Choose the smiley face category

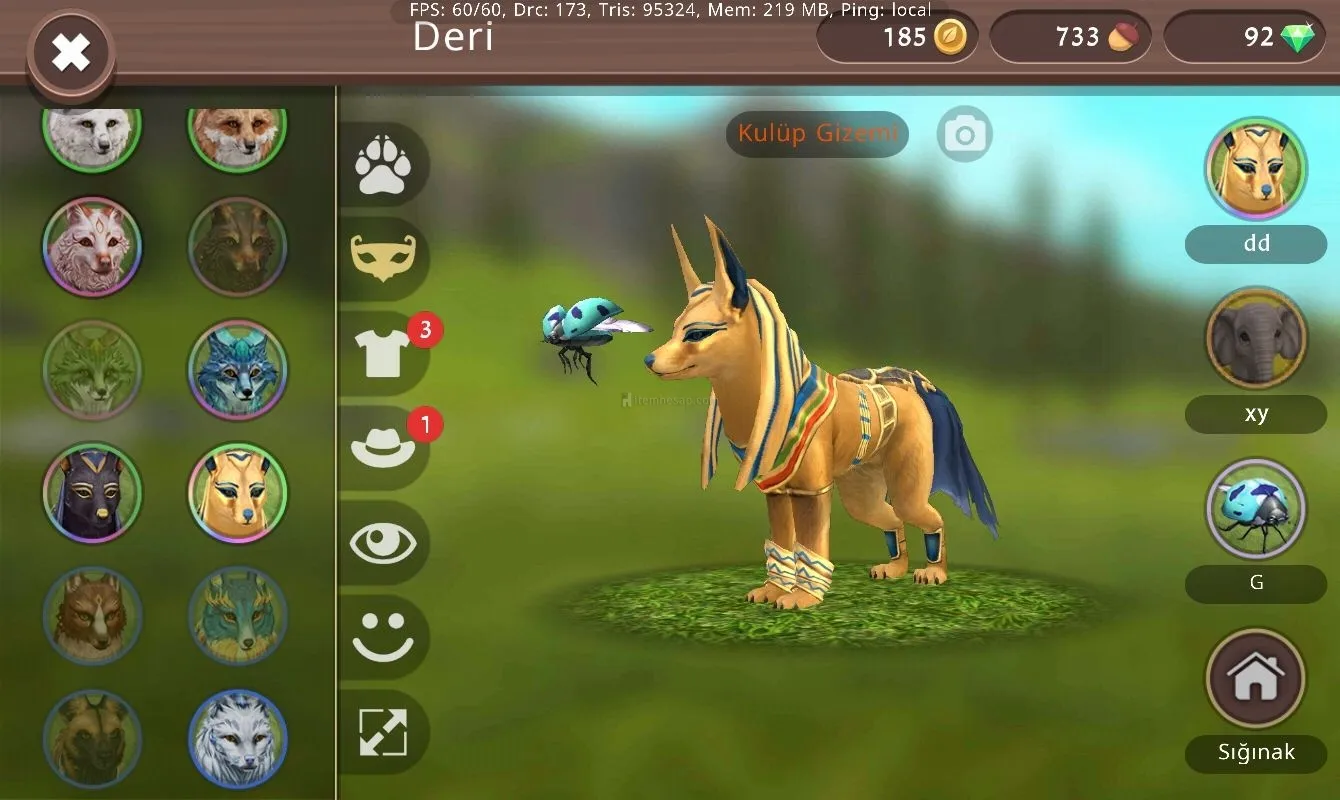click(383, 637)
